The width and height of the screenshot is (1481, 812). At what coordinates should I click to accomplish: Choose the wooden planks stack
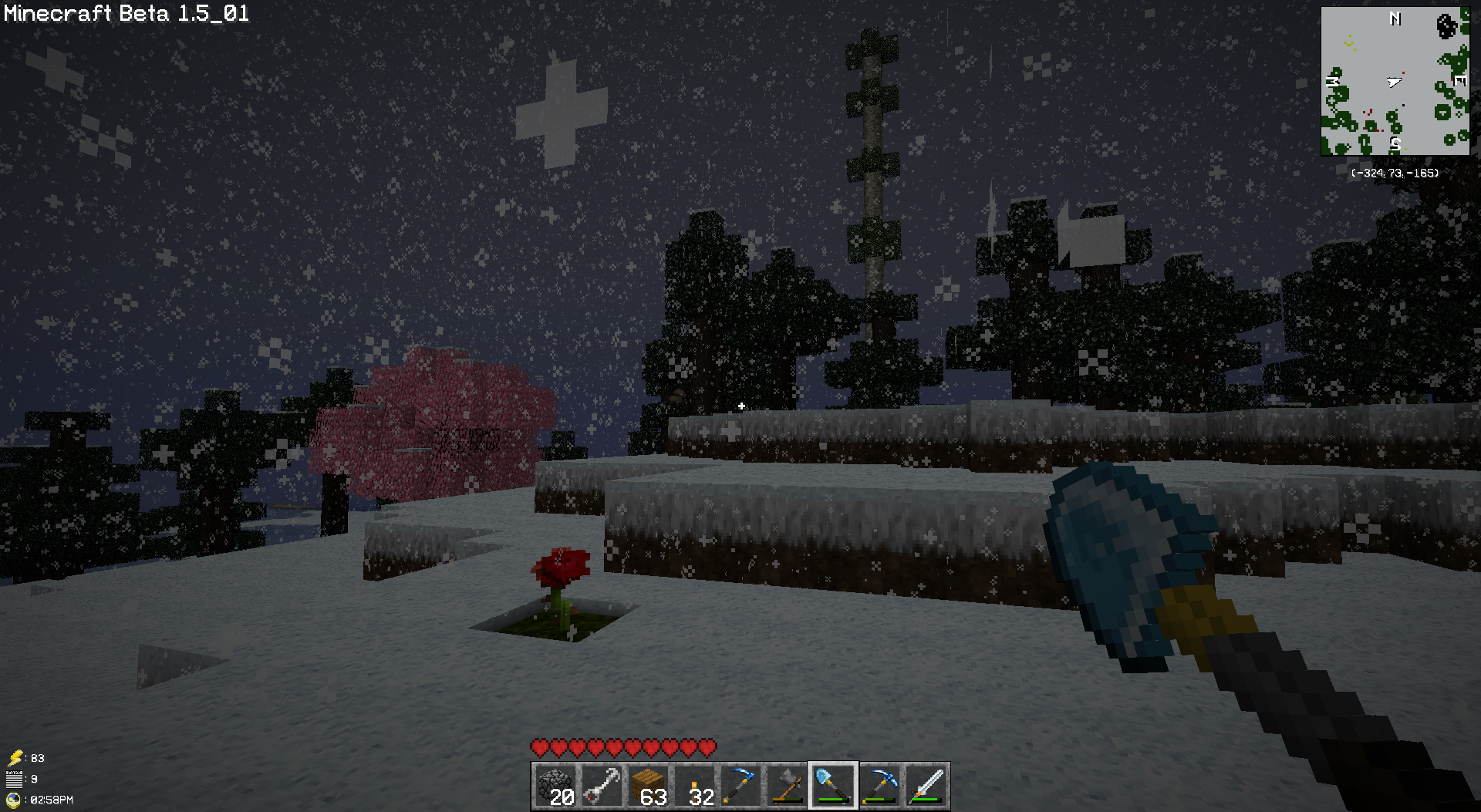pyautogui.click(x=647, y=786)
